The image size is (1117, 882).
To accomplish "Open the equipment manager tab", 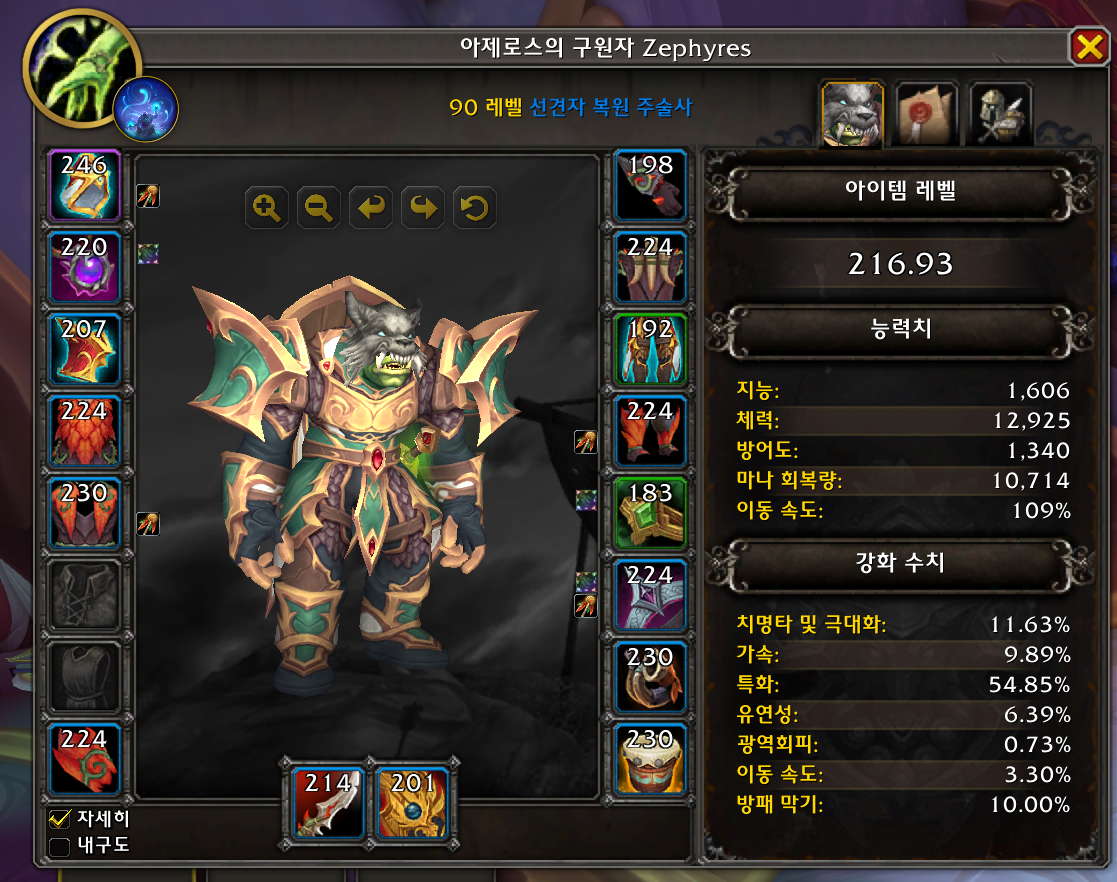I will (x=999, y=114).
